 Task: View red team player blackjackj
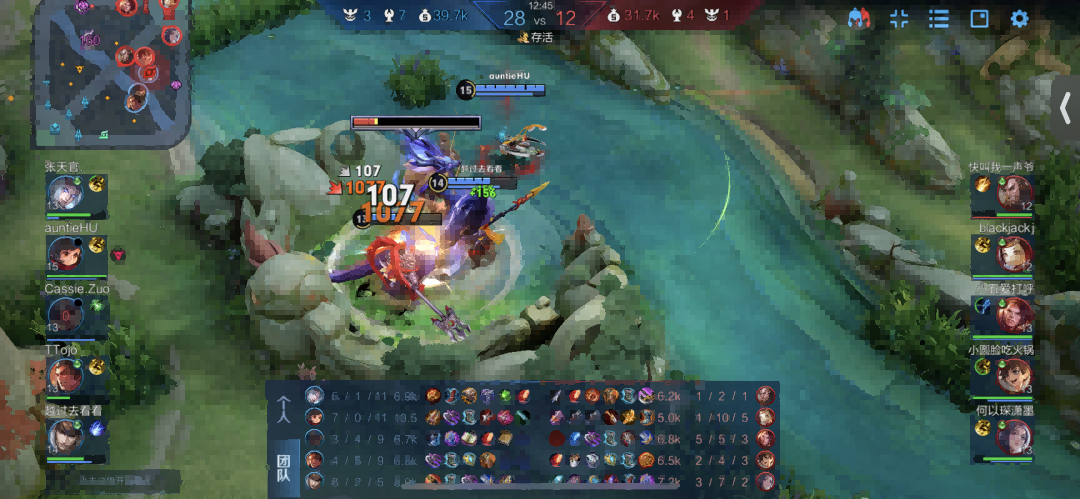(x=1013, y=255)
